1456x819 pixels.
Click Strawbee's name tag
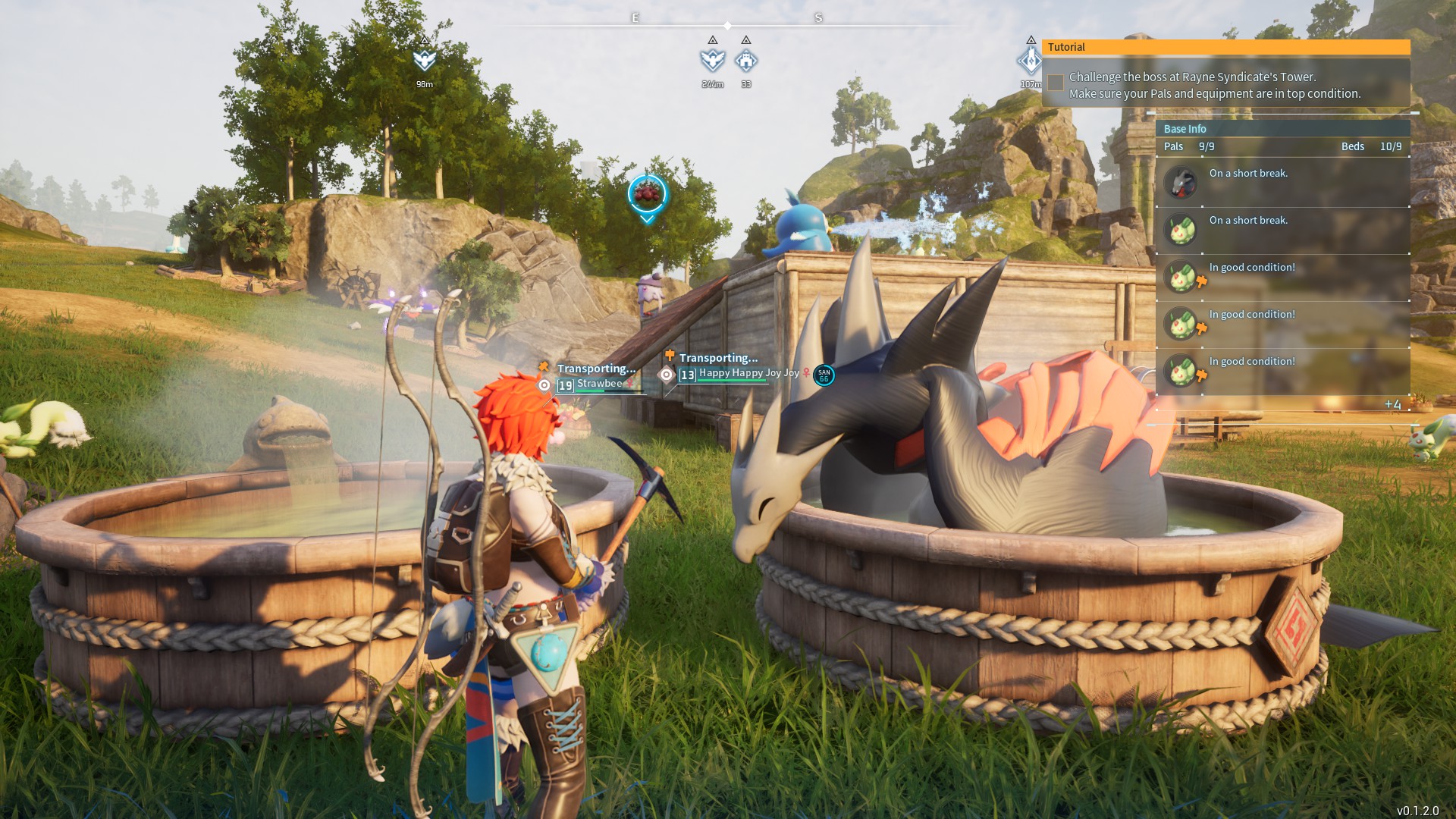pos(598,384)
